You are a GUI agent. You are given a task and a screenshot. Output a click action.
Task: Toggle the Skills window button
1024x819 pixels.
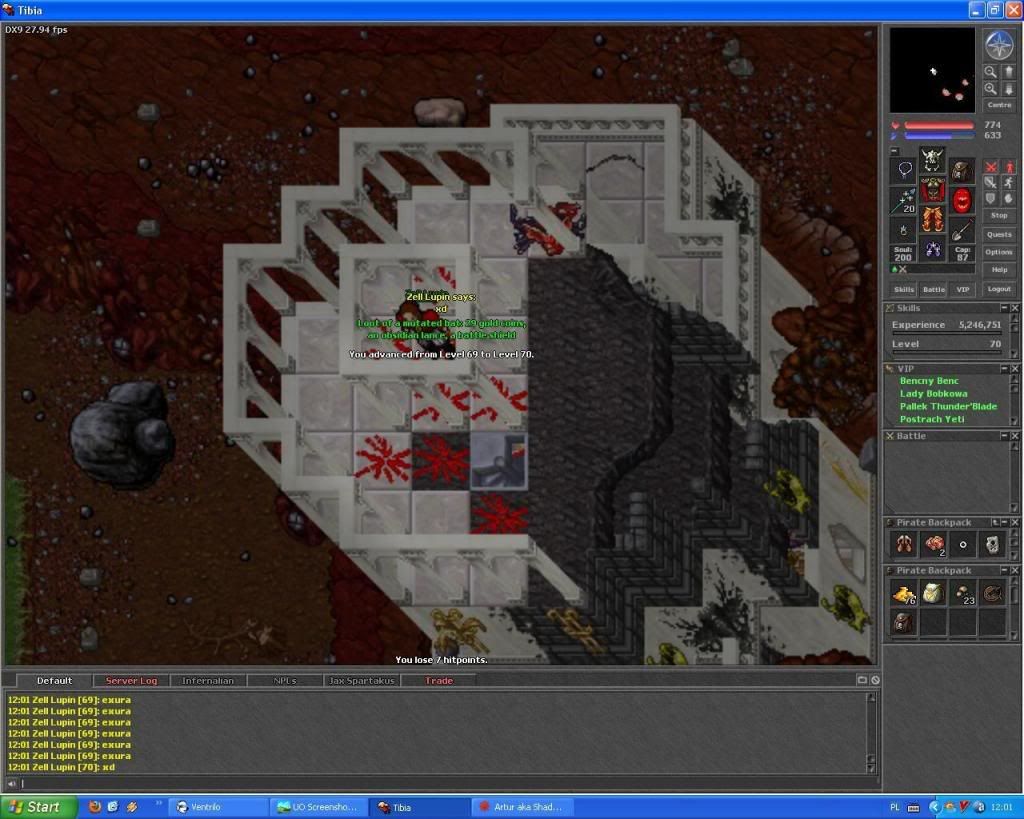904,289
